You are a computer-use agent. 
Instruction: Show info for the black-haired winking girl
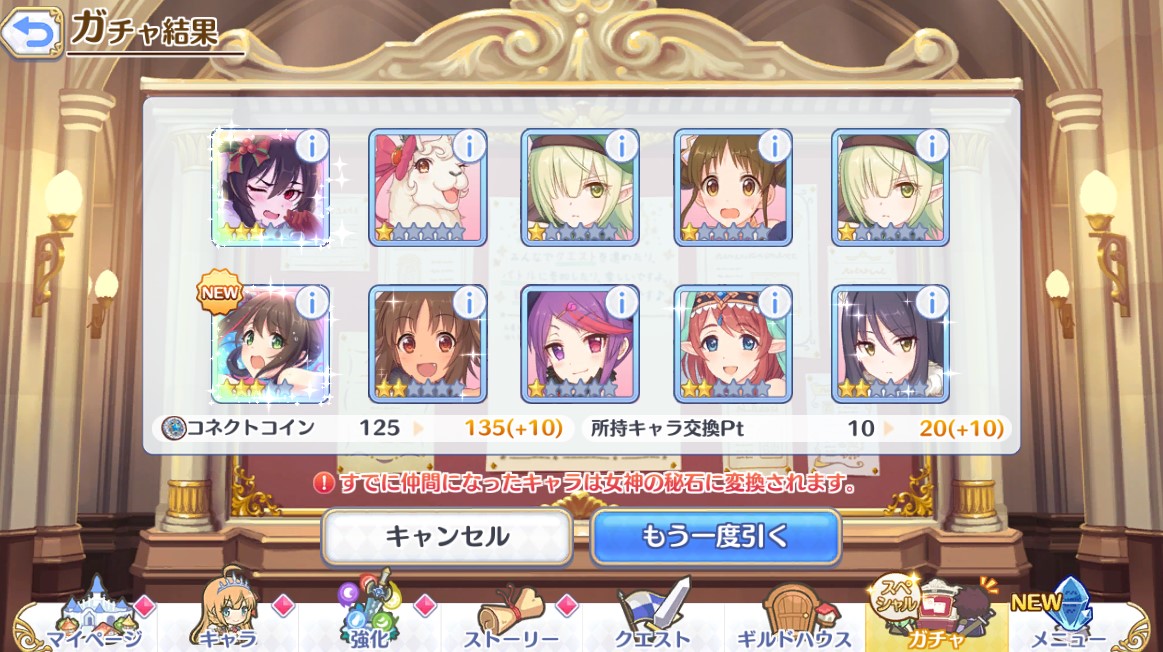[311, 146]
